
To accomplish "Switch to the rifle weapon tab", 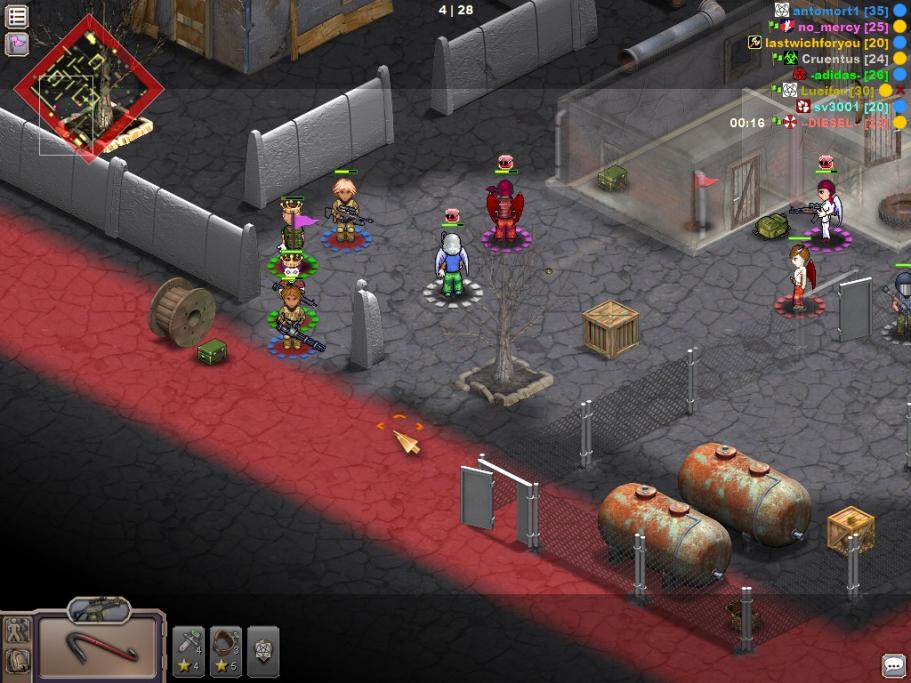I will (x=100, y=608).
